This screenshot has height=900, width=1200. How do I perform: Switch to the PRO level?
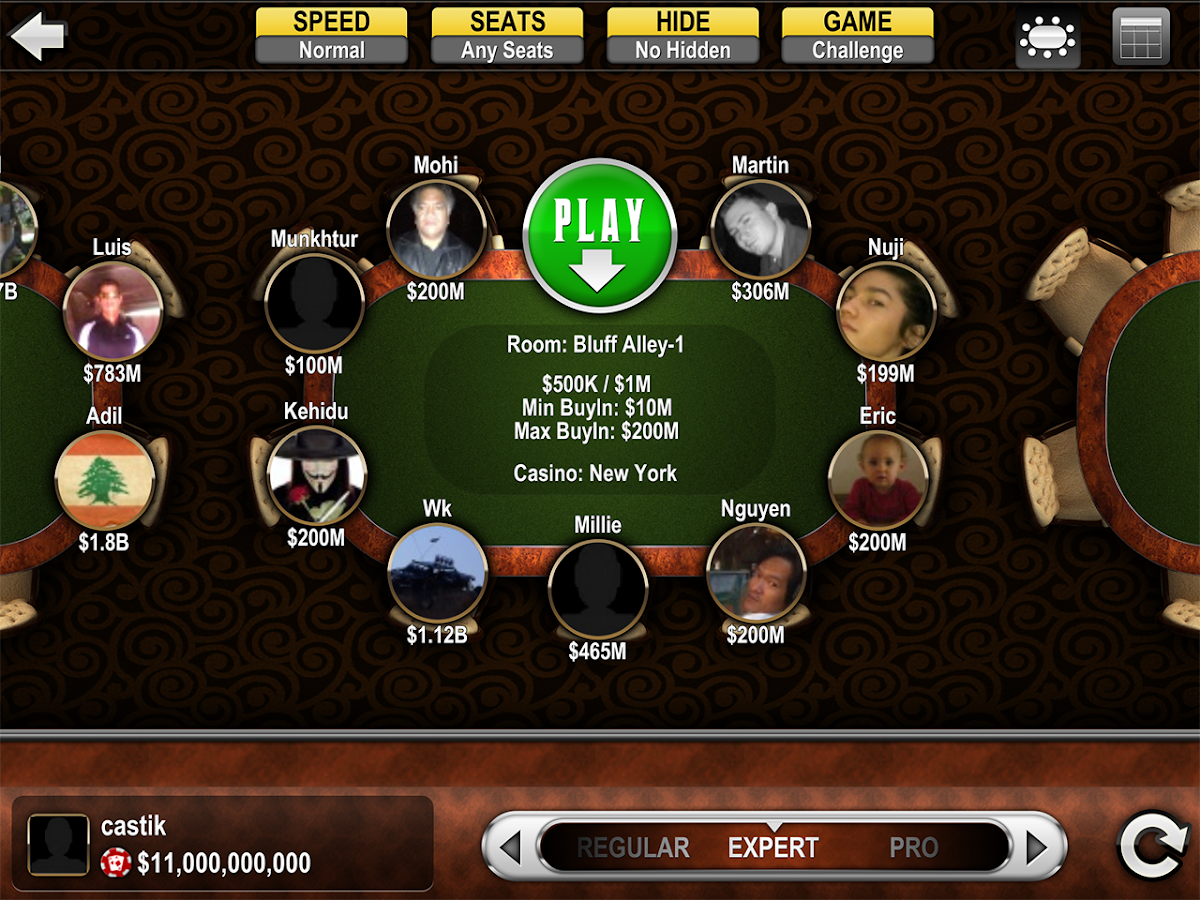tap(914, 848)
